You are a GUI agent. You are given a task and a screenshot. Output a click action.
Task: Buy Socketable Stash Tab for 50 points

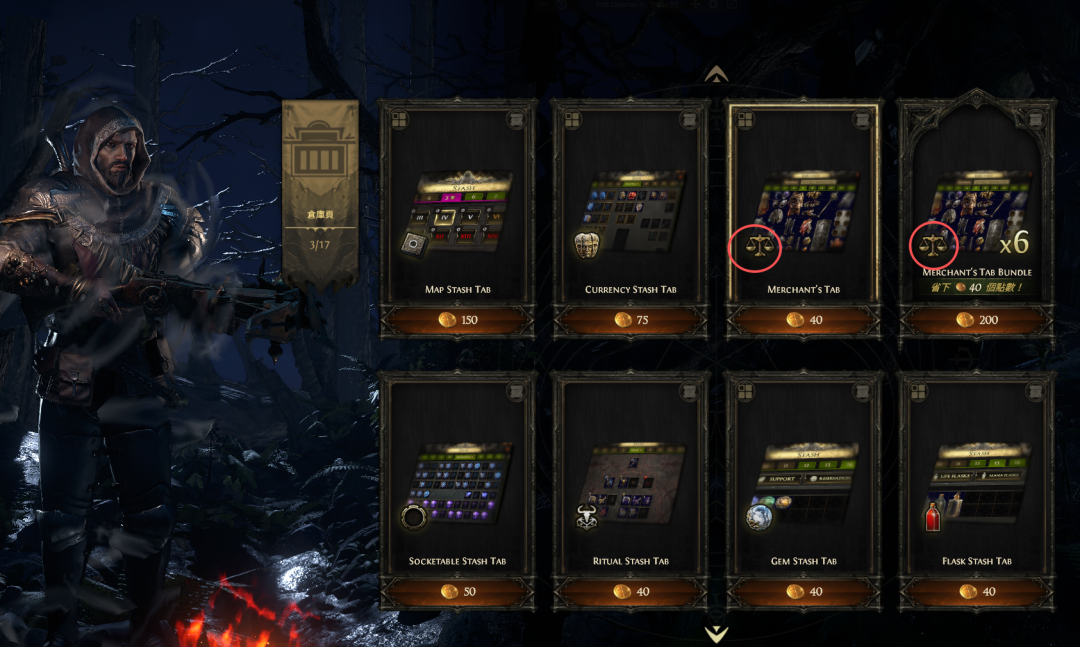point(458,592)
